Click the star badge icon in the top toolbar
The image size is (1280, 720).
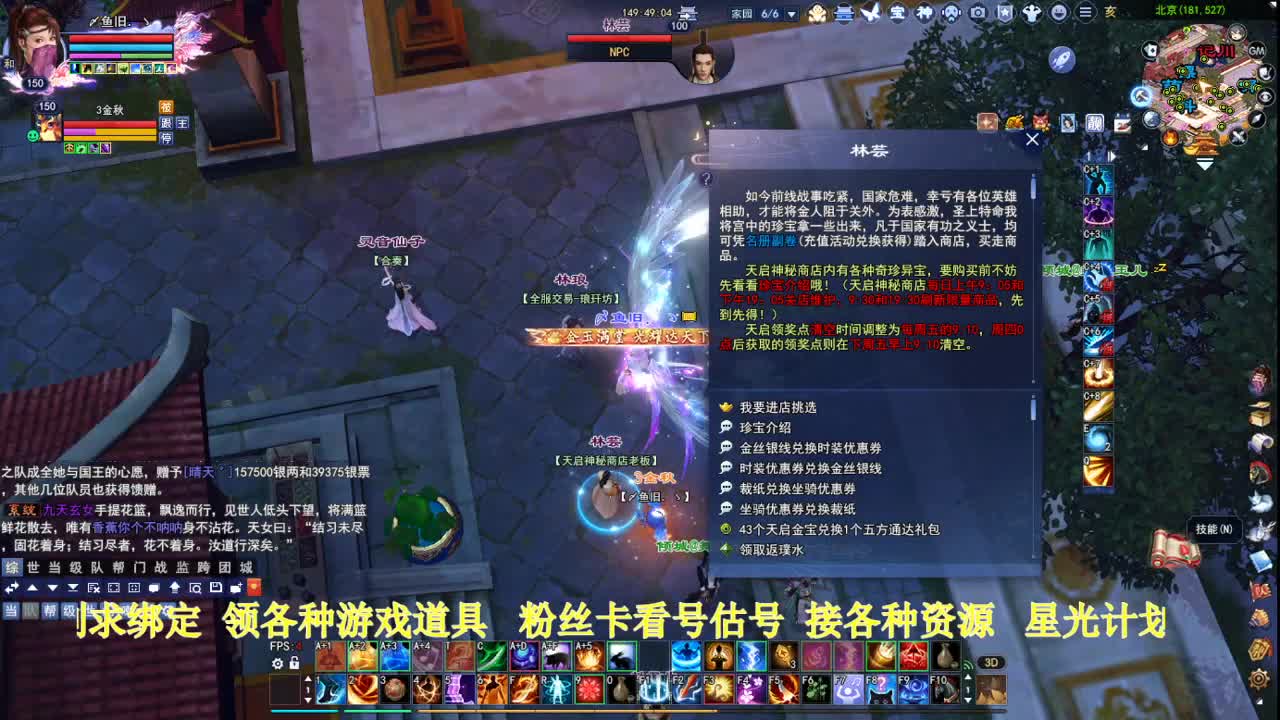tap(1006, 13)
